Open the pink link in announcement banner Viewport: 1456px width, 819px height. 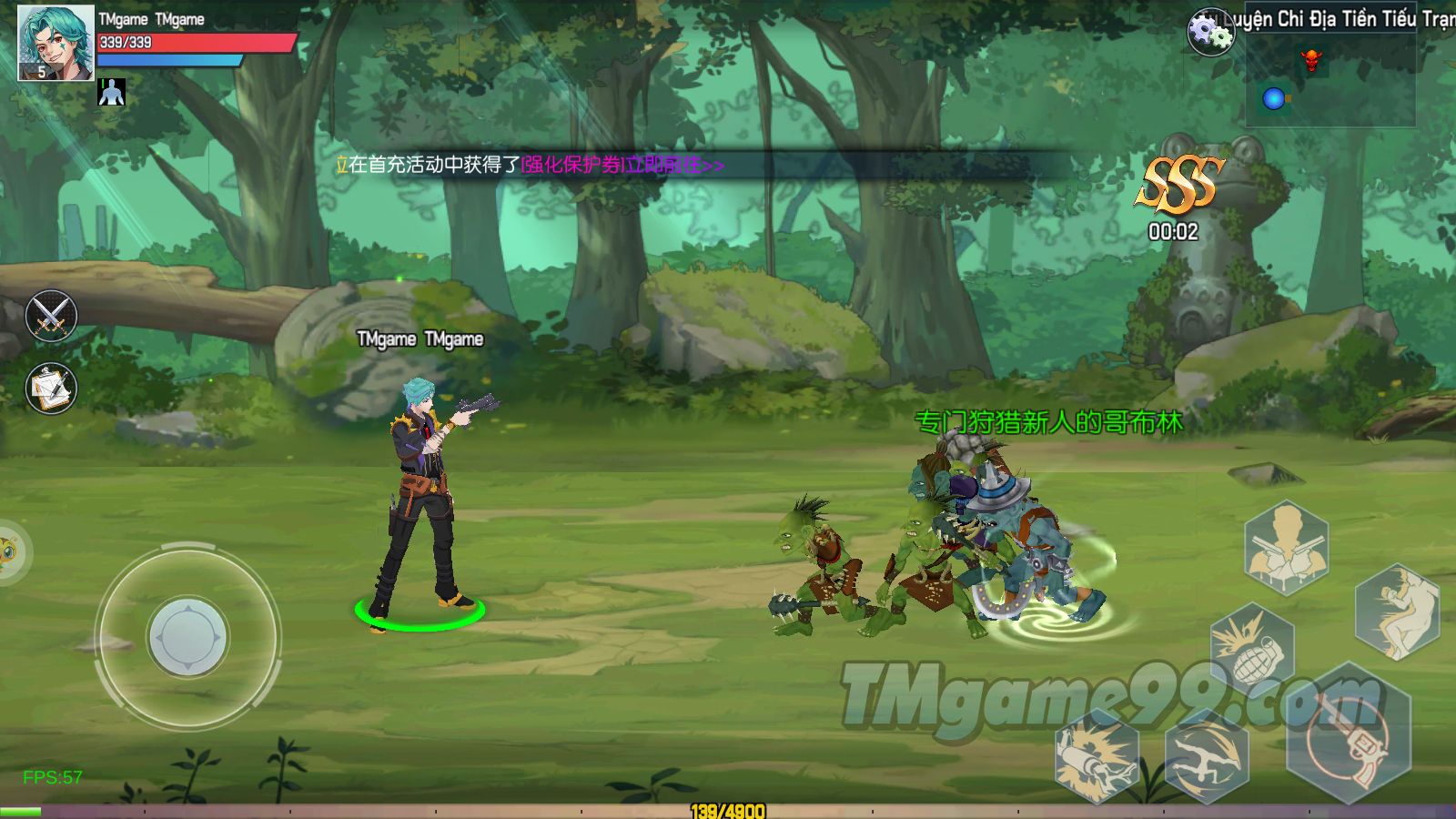[622, 165]
